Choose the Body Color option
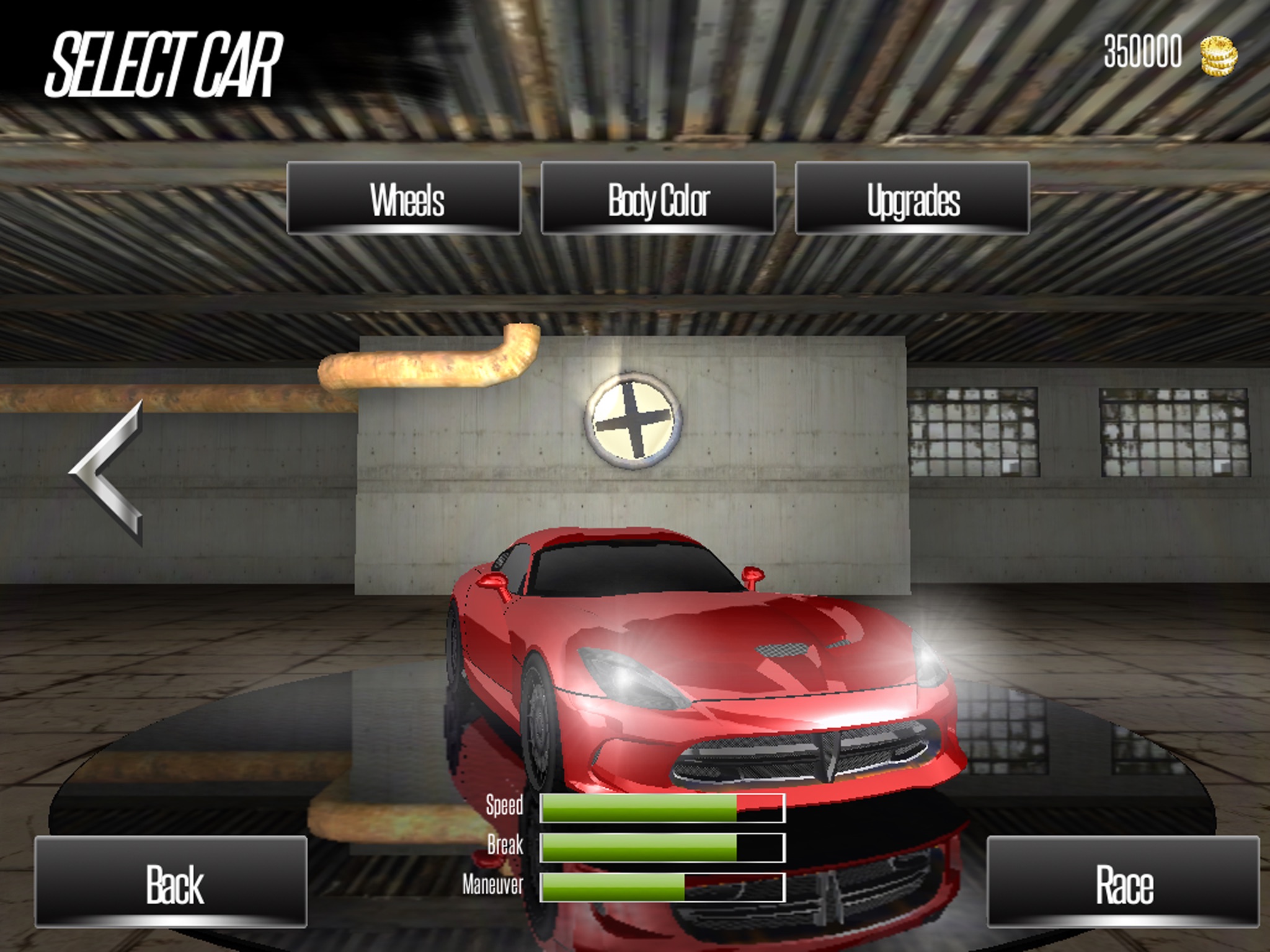 click(x=658, y=198)
